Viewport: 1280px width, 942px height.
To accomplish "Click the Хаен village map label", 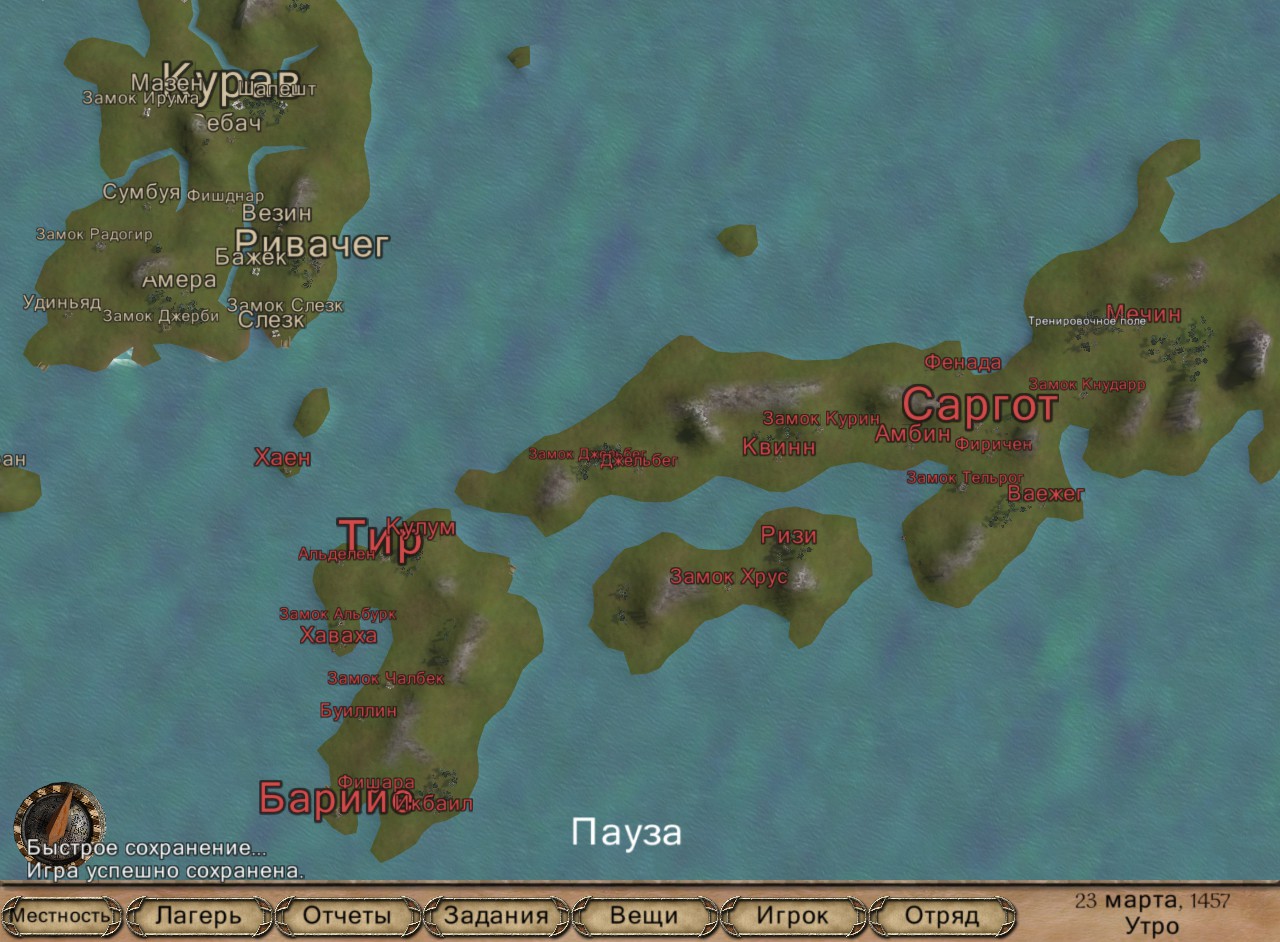I will pyautogui.click(x=282, y=458).
